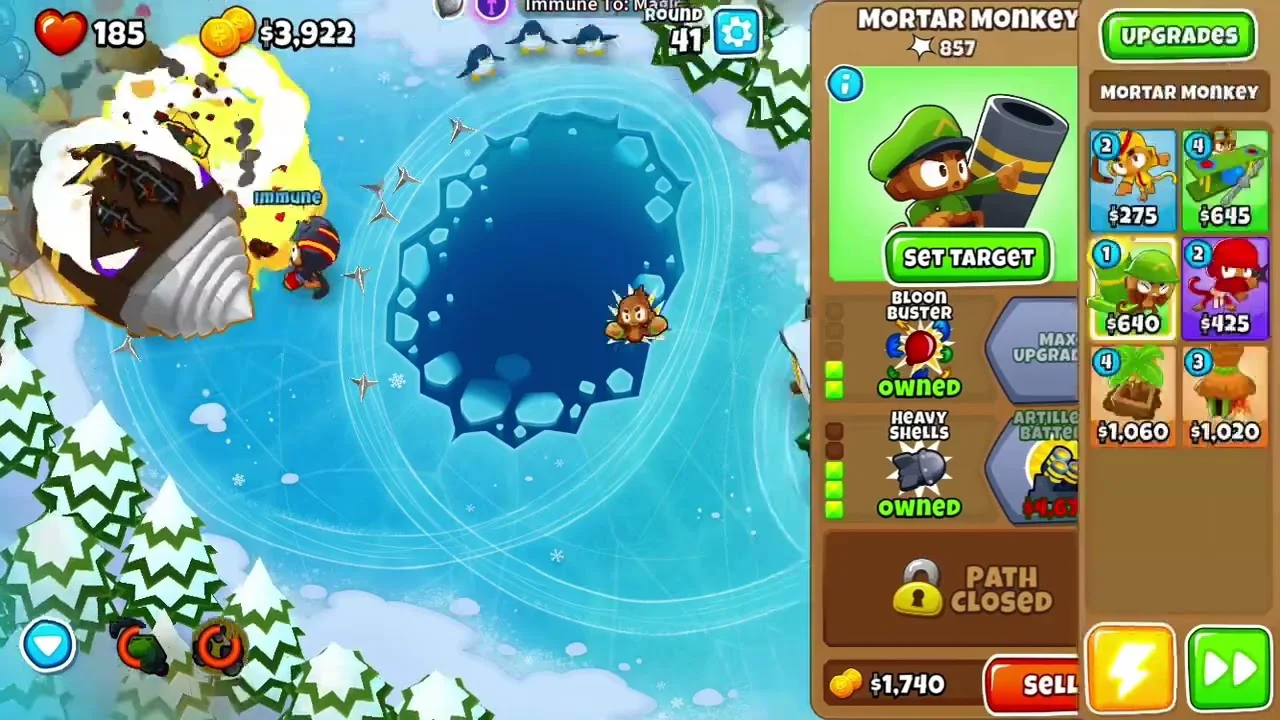Viewport: 1280px width, 720px height.
Task: Open Mortar Monkey info panel
Action: [845, 85]
